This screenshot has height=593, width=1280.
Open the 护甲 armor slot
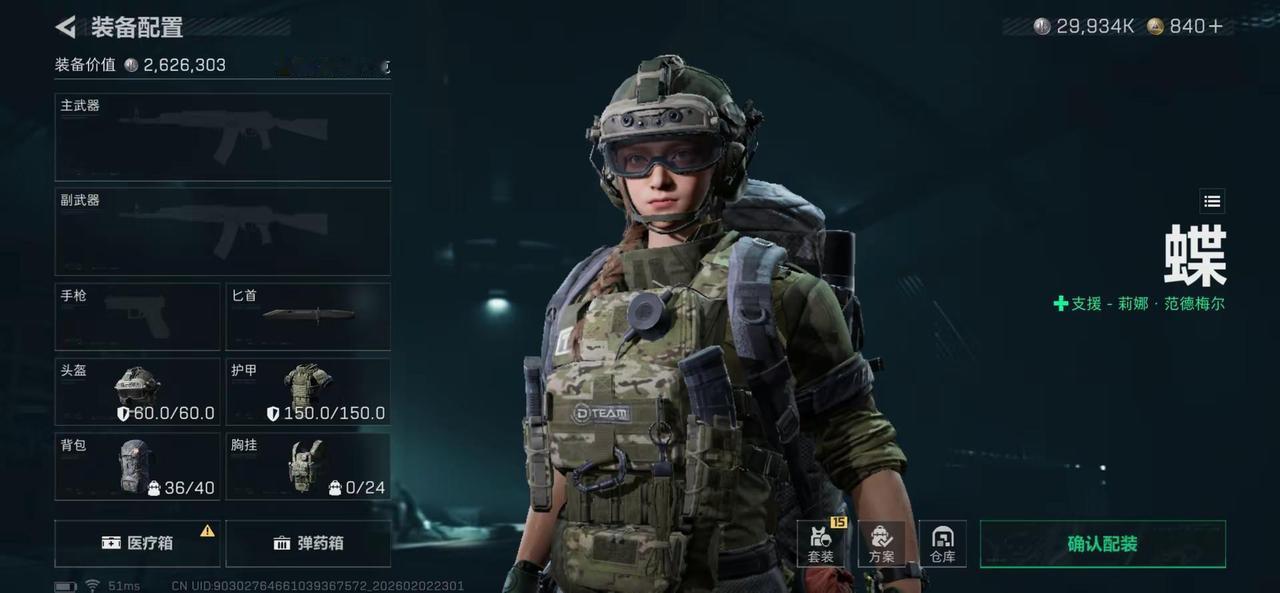308,391
